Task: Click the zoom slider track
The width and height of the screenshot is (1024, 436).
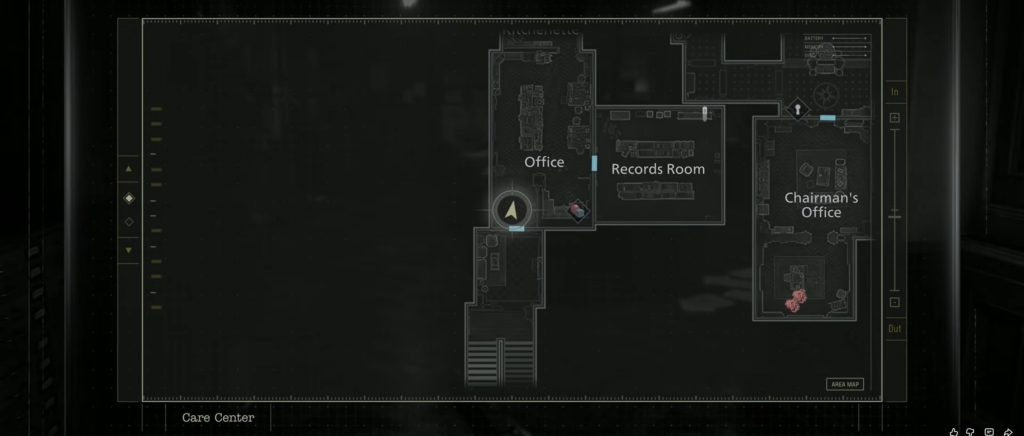Action: pyautogui.click(x=895, y=210)
